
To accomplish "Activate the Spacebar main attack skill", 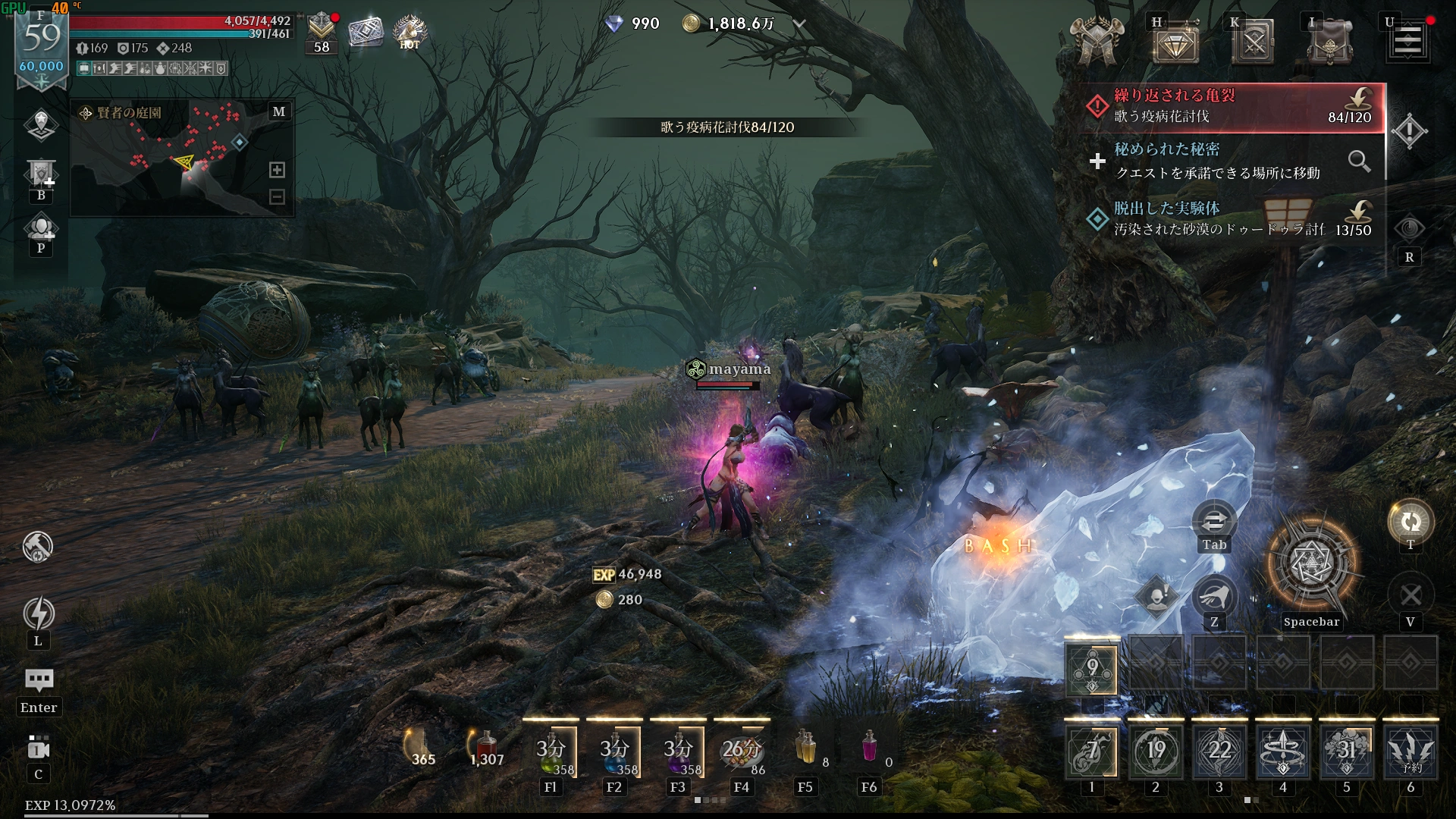I will click(x=1311, y=563).
